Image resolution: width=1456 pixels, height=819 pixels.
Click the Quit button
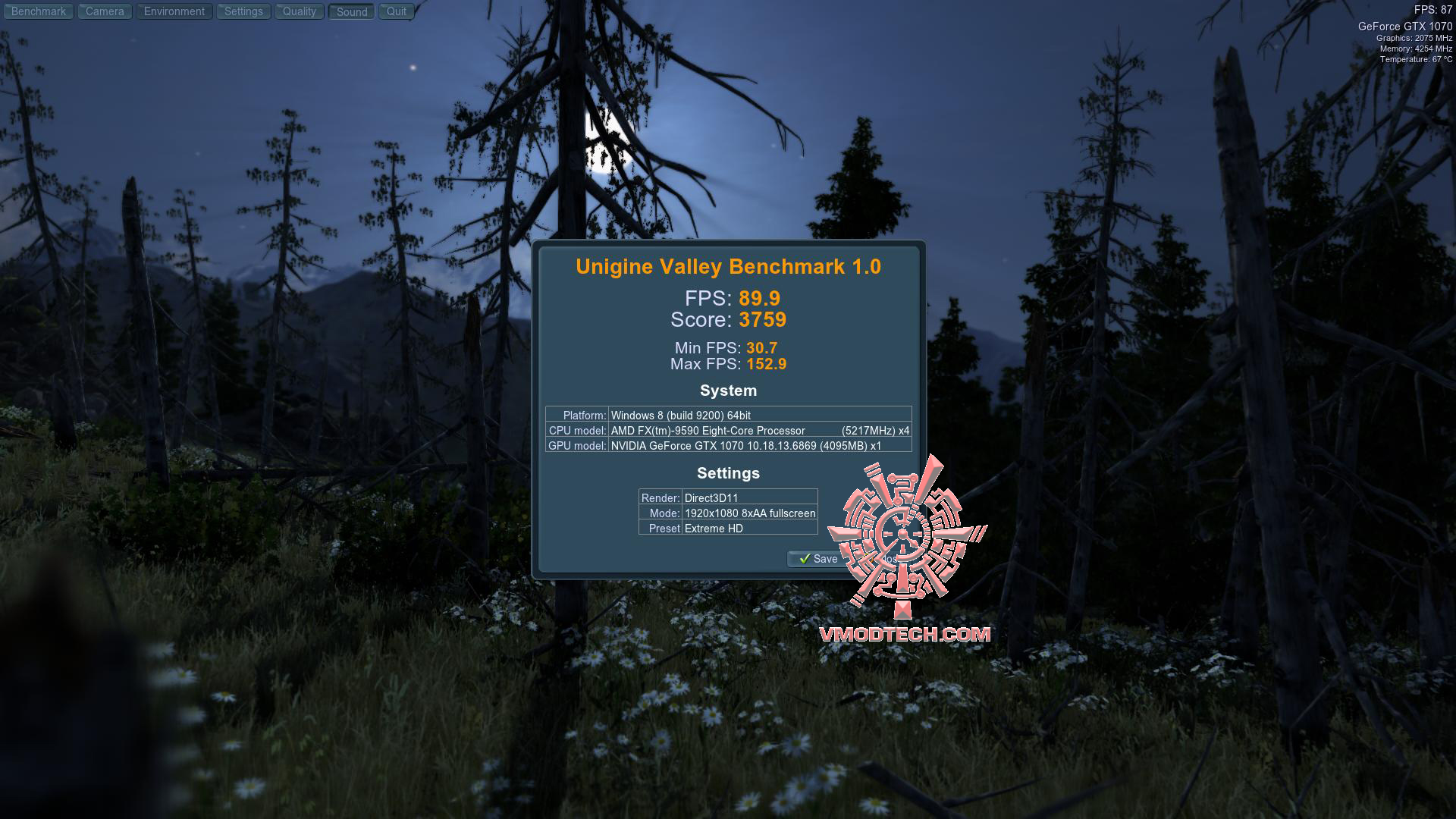395,11
